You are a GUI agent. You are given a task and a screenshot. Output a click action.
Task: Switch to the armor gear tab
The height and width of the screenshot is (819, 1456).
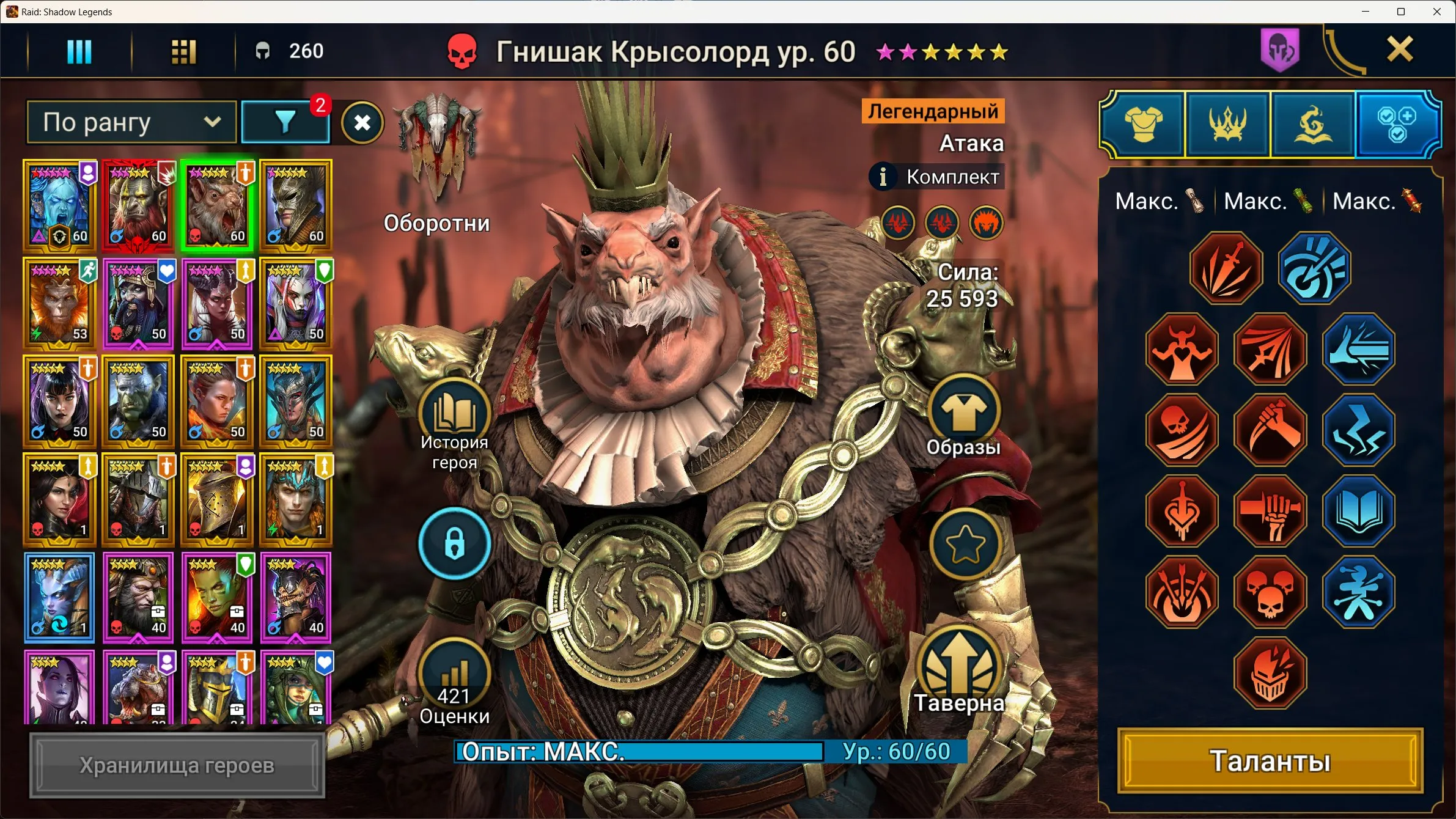(x=1142, y=124)
